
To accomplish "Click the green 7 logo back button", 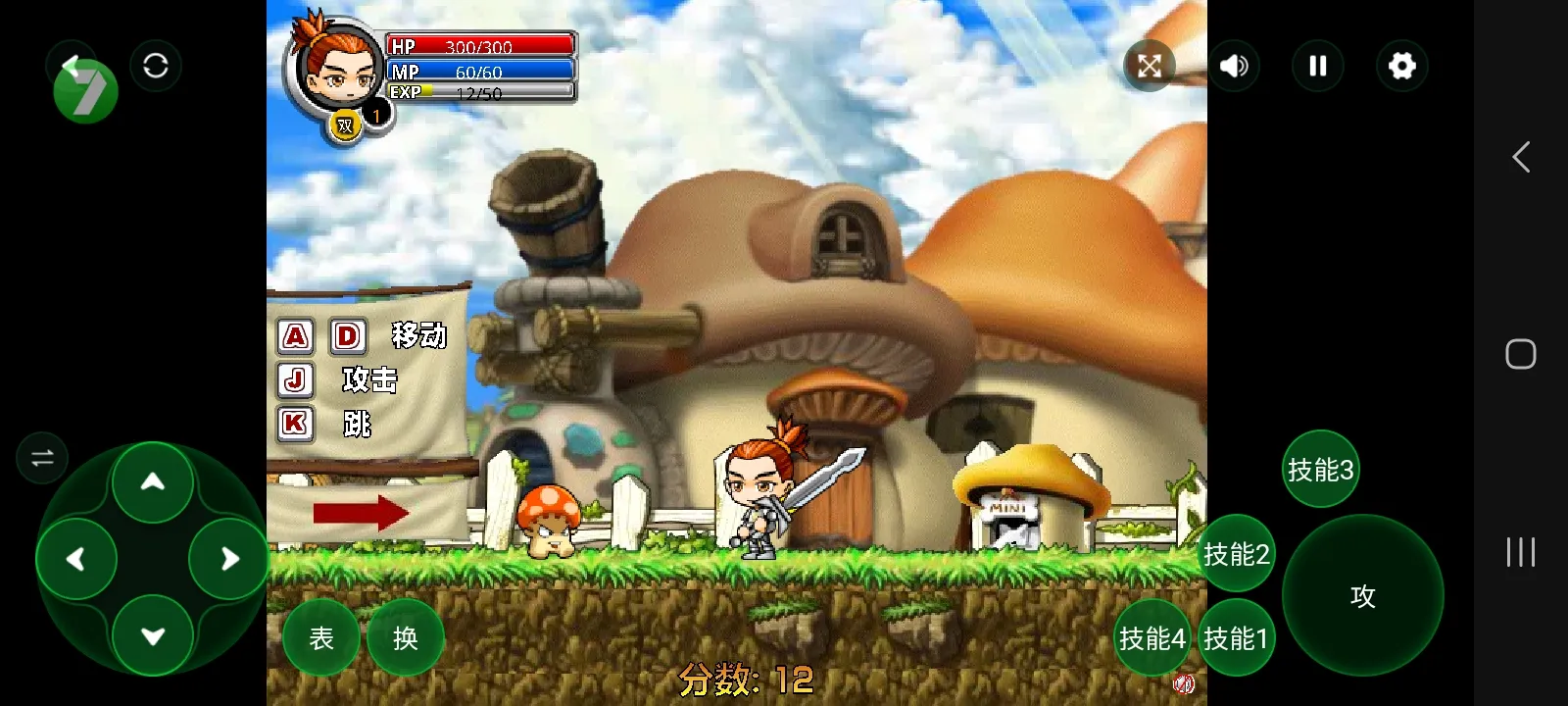I will (x=84, y=88).
